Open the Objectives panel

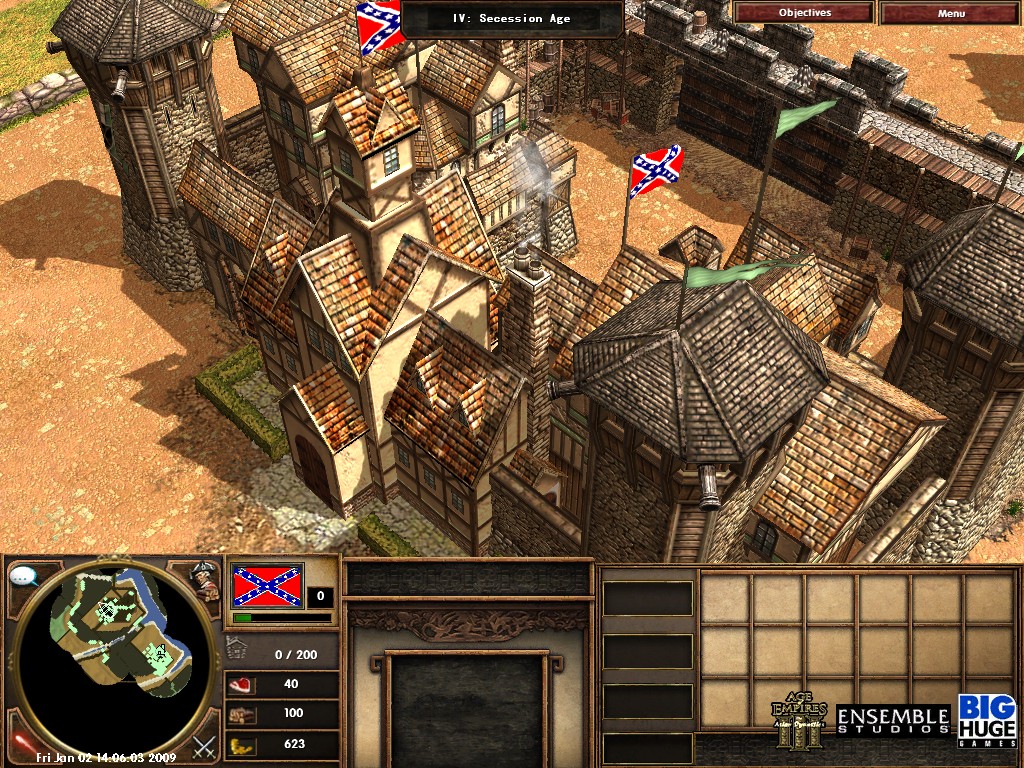[x=804, y=13]
